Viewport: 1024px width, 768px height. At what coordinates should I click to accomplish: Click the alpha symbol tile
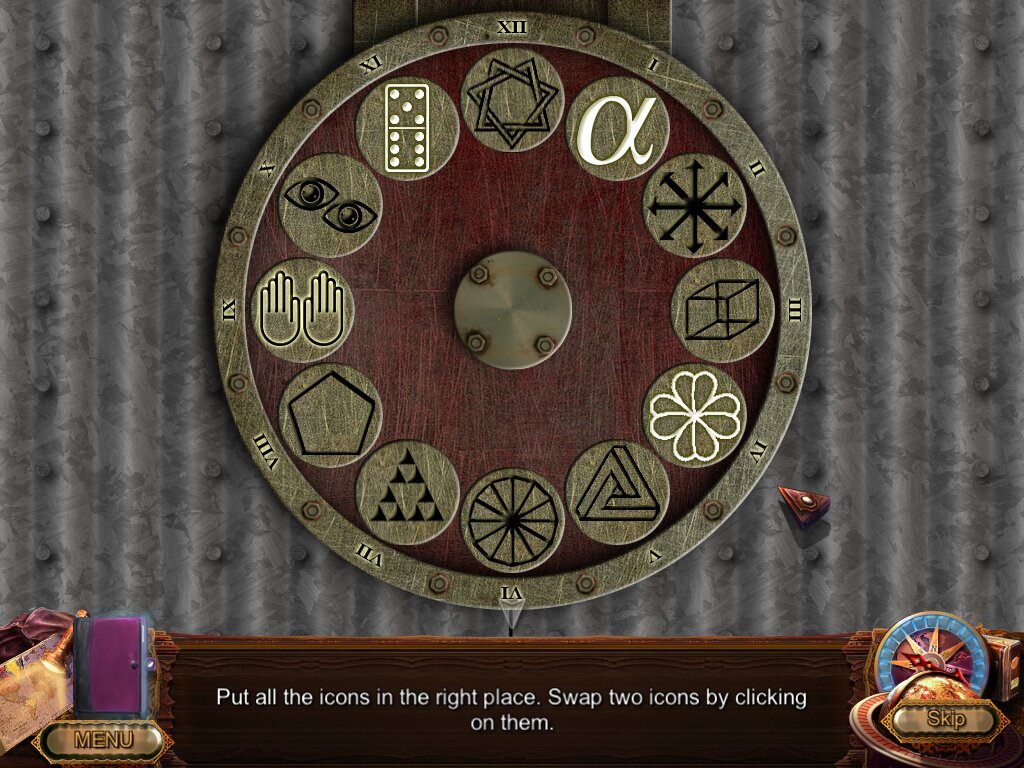click(x=618, y=130)
